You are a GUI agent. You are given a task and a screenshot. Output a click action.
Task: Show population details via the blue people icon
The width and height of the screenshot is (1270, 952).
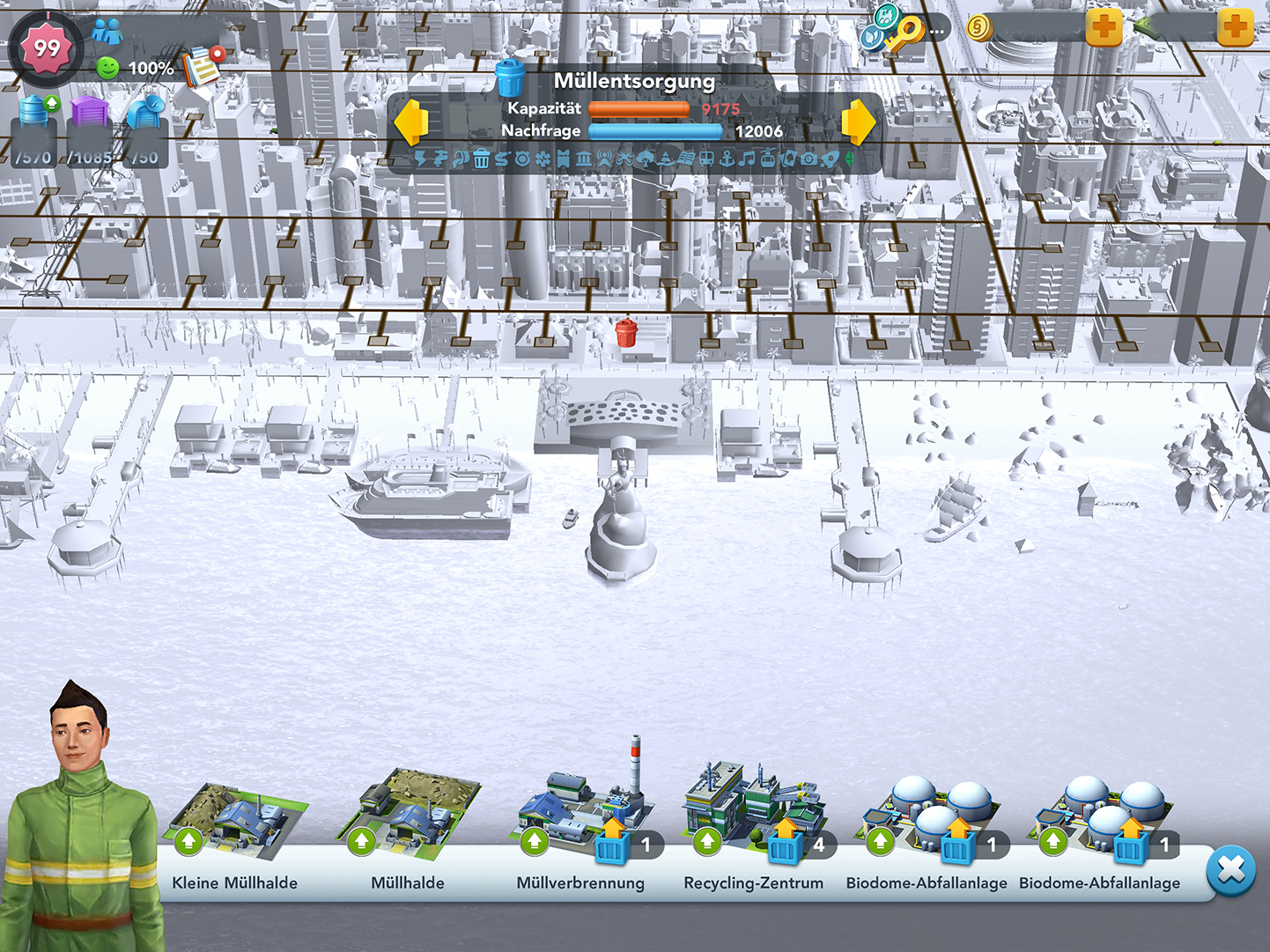[x=107, y=33]
